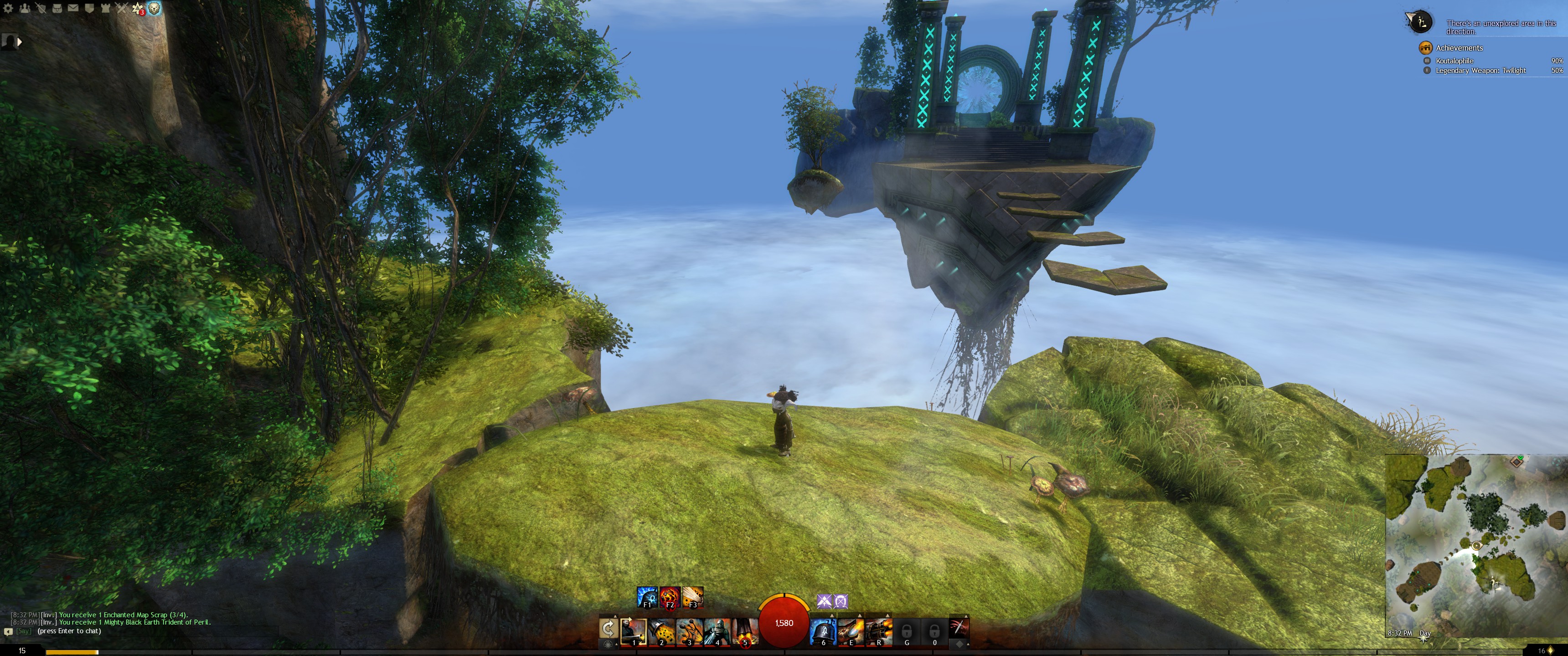Open the castle tower World vs World icon
The height and width of the screenshot is (656, 1568).
click(105, 8)
